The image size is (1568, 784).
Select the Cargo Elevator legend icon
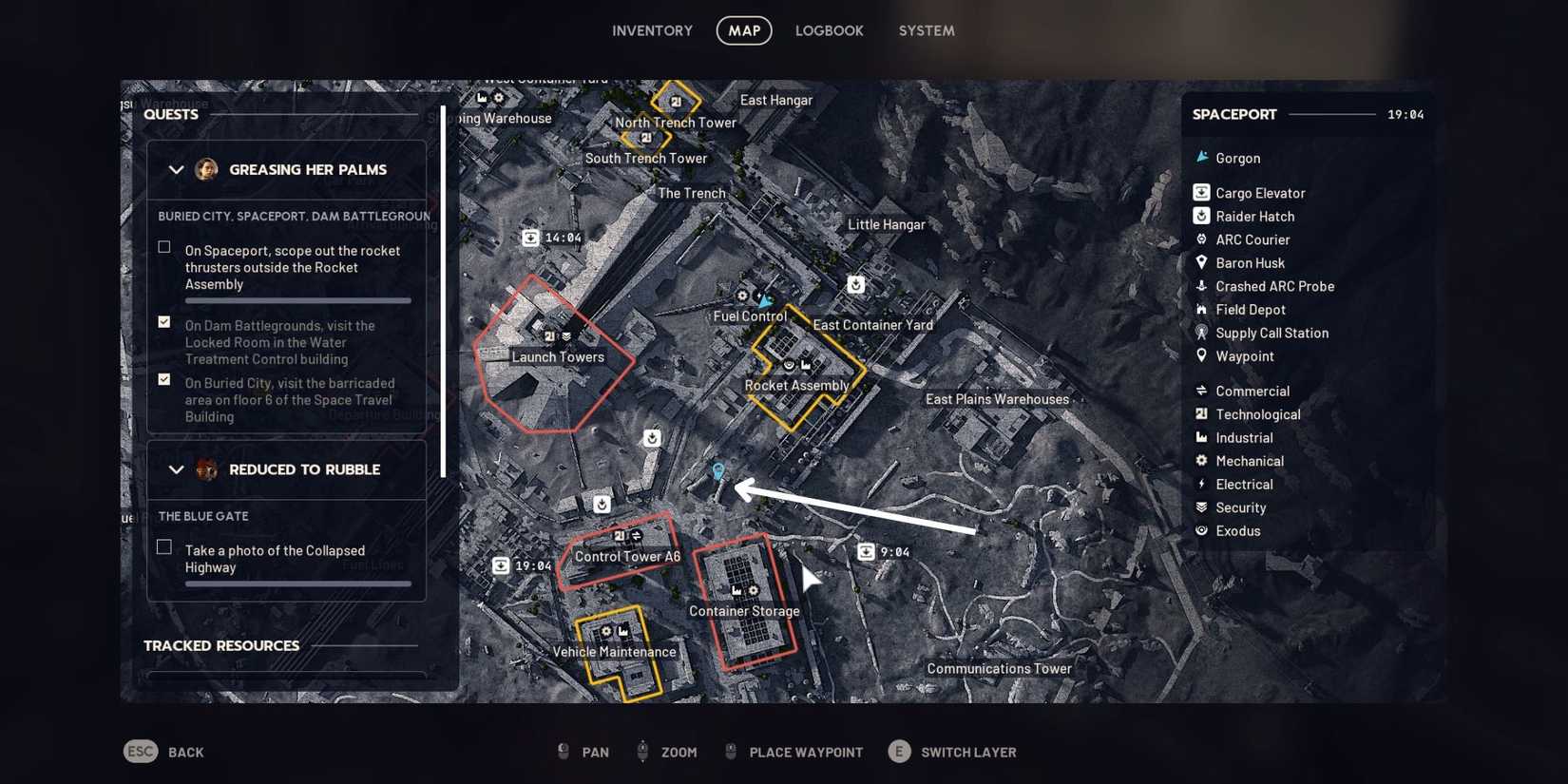(1199, 192)
